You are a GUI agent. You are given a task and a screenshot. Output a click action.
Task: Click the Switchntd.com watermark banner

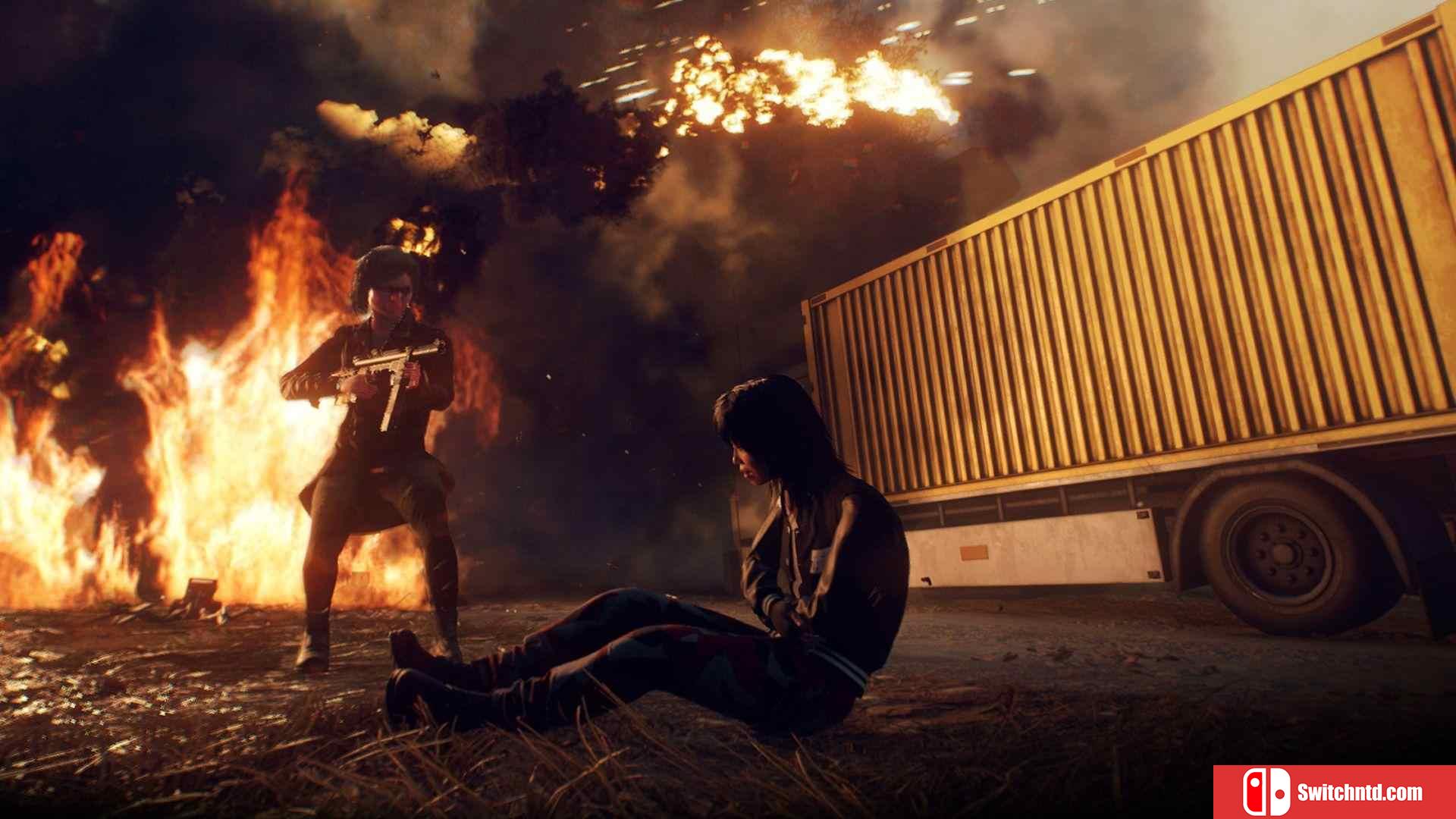click(1334, 792)
